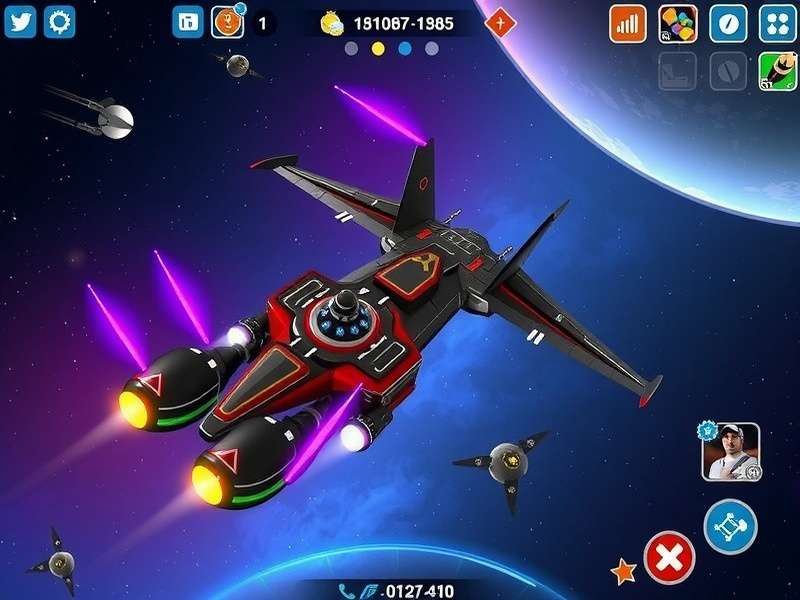800x600 pixels.
Task: Open the four-dots grid menu
Action: point(777,24)
